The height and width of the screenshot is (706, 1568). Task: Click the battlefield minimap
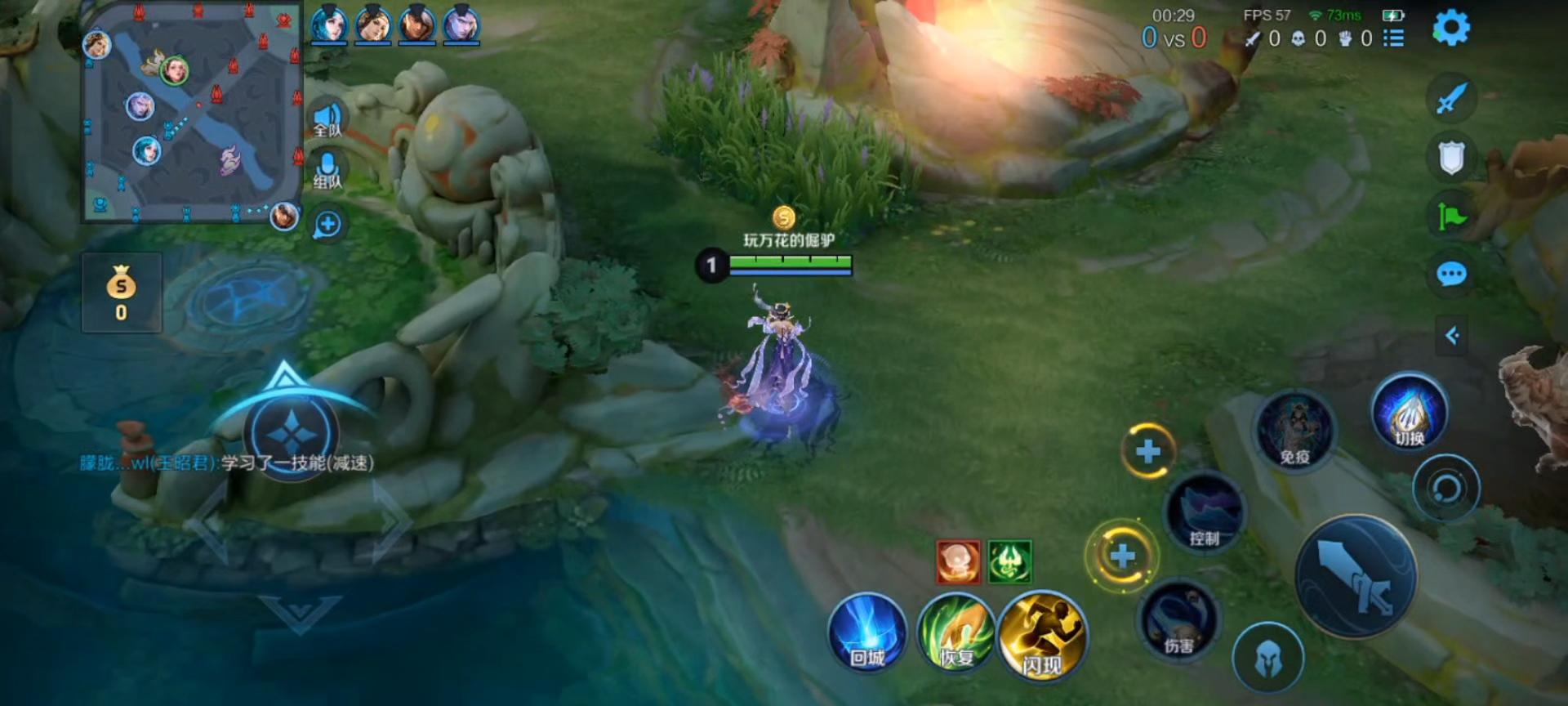point(192,113)
